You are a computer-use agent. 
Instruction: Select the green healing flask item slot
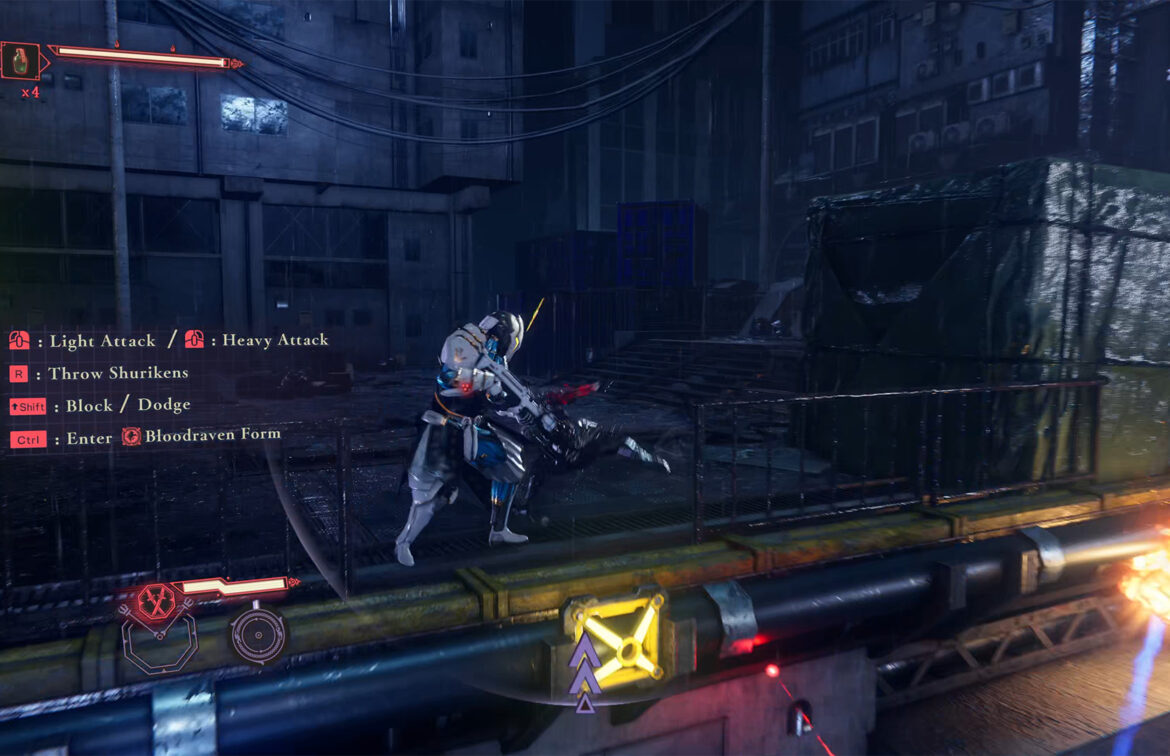(20, 61)
